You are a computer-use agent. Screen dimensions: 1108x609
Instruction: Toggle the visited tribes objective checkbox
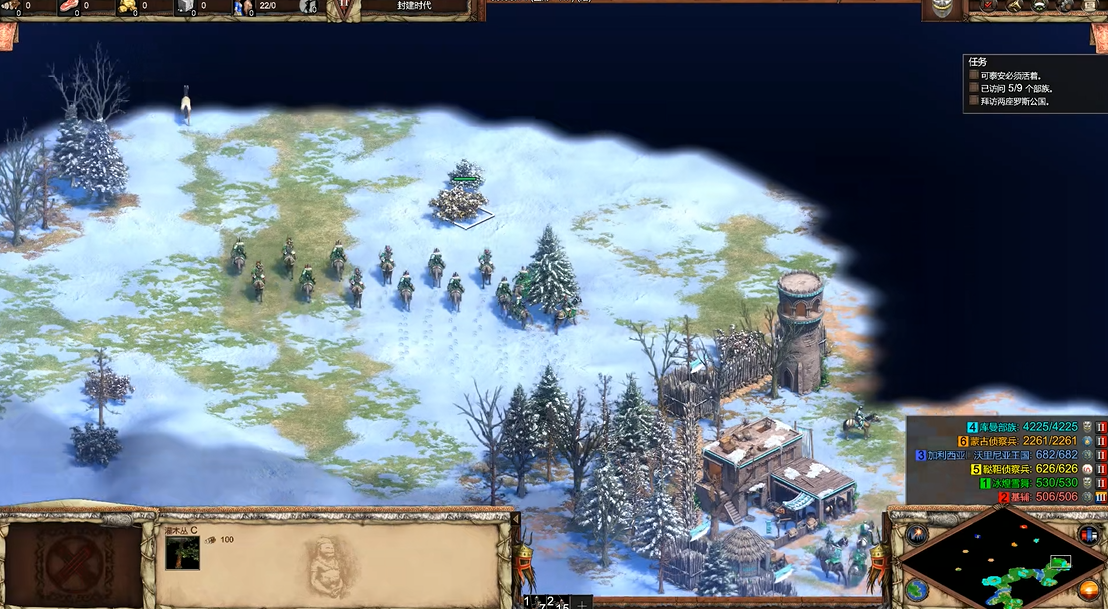click(974, 88)
